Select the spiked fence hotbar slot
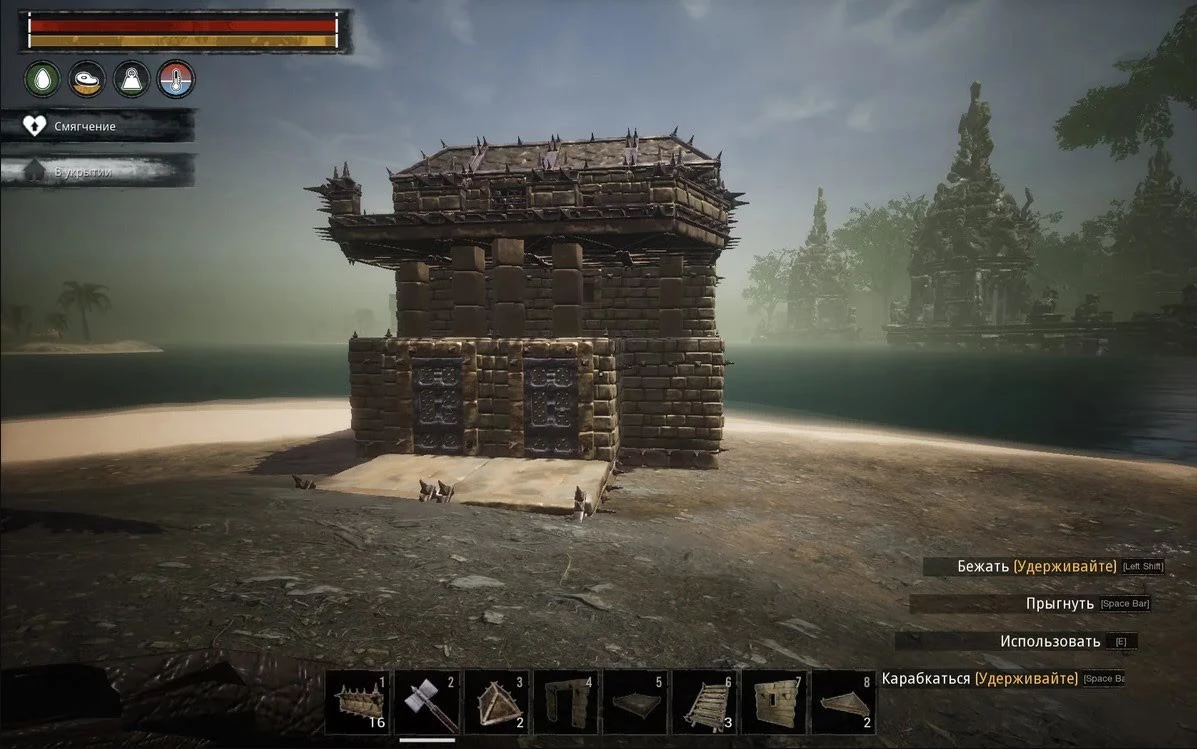Screen dimensions: 1197x749 click(358, 703)
